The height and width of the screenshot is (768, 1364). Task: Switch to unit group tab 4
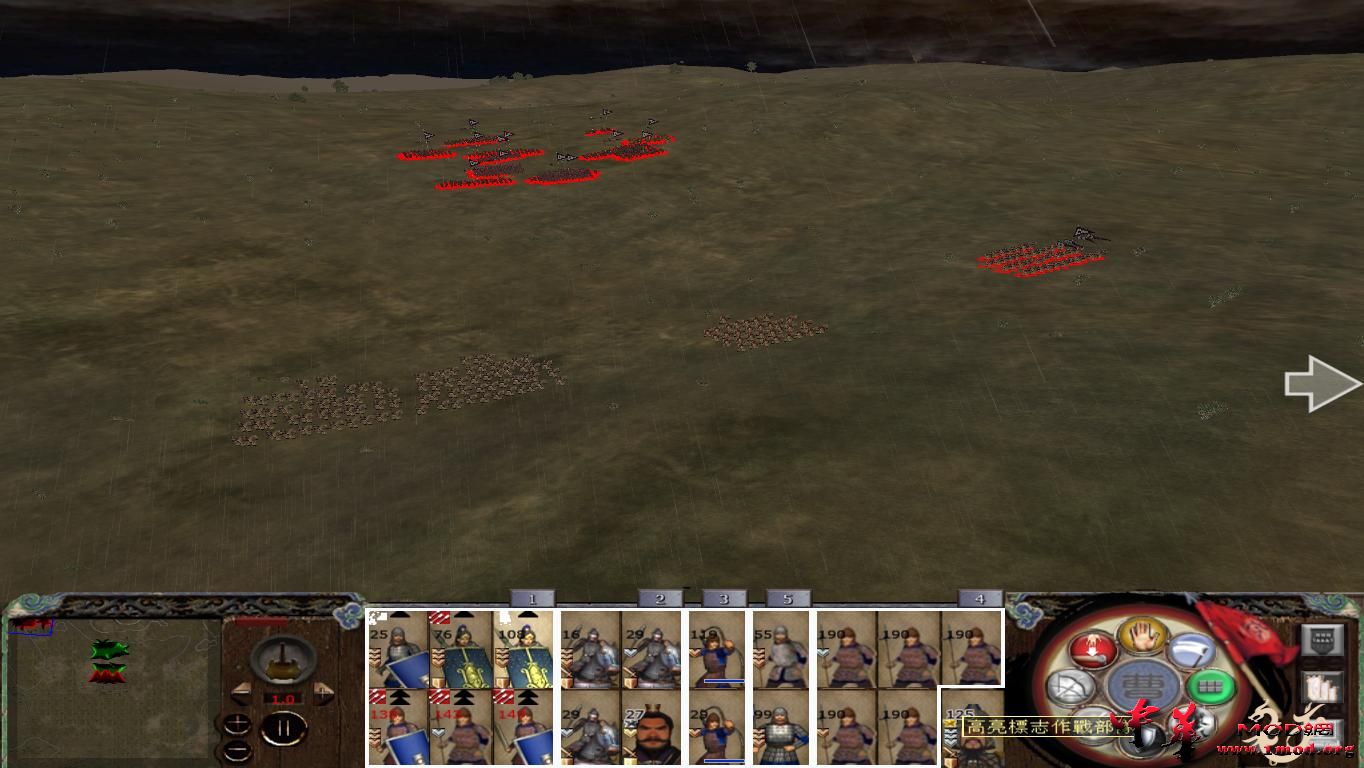[x=979, y=597]
